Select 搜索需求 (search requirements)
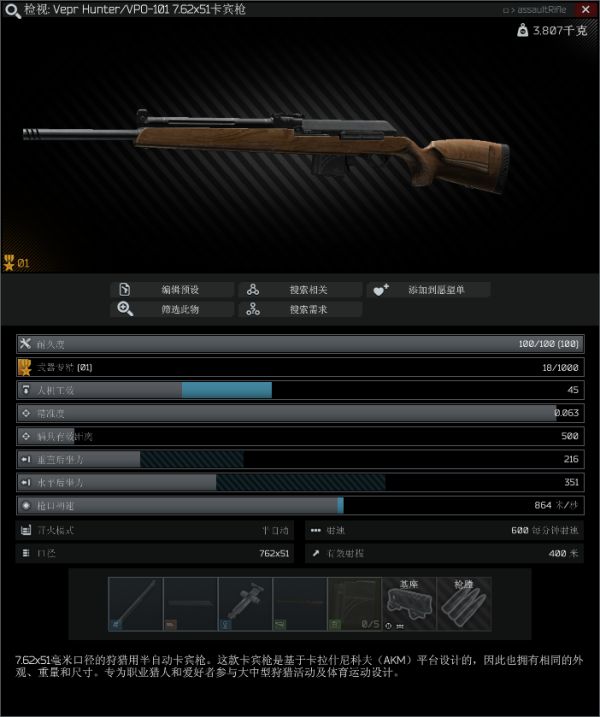 (300, 309)
